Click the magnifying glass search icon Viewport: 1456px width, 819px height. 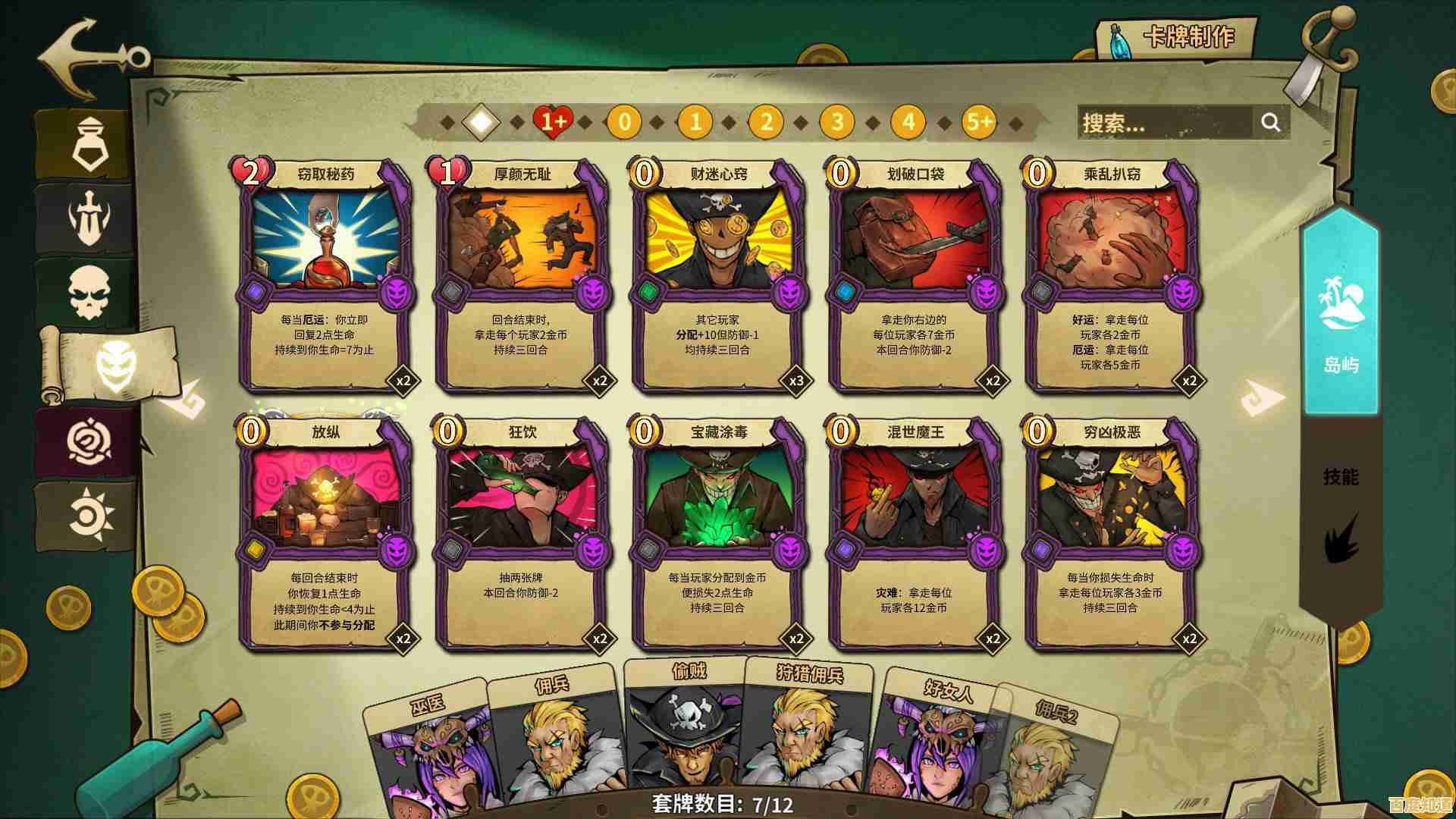click(x=1271, y=121)
